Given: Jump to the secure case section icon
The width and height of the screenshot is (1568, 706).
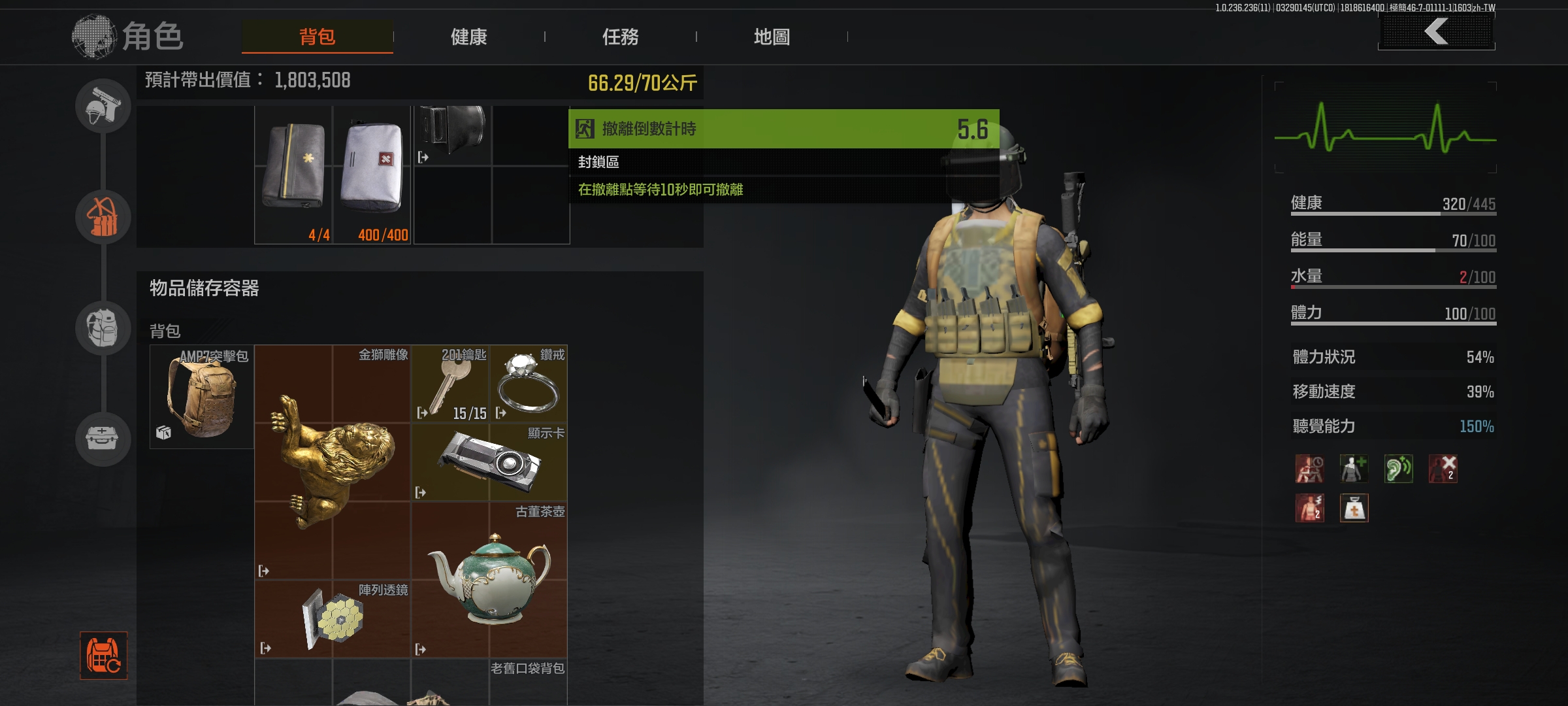Looking at the screenshot, I should [103, 438].
